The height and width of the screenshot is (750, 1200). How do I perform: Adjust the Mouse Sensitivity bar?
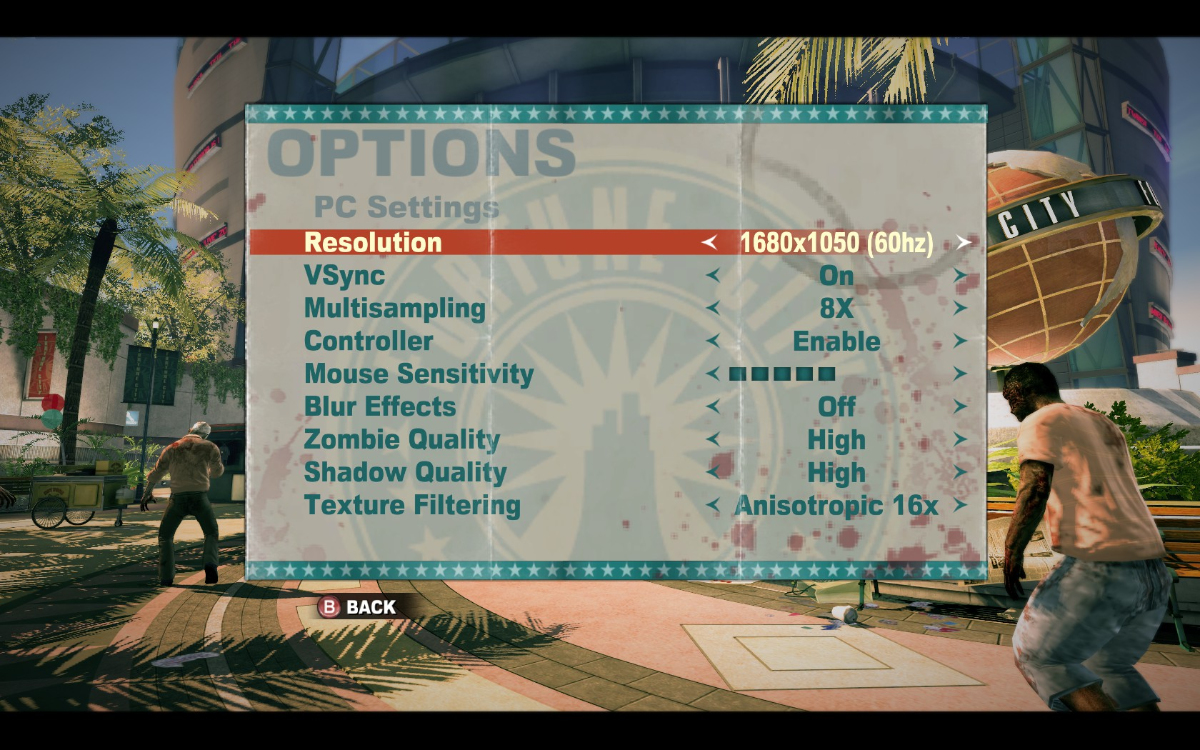coord(782,374)
